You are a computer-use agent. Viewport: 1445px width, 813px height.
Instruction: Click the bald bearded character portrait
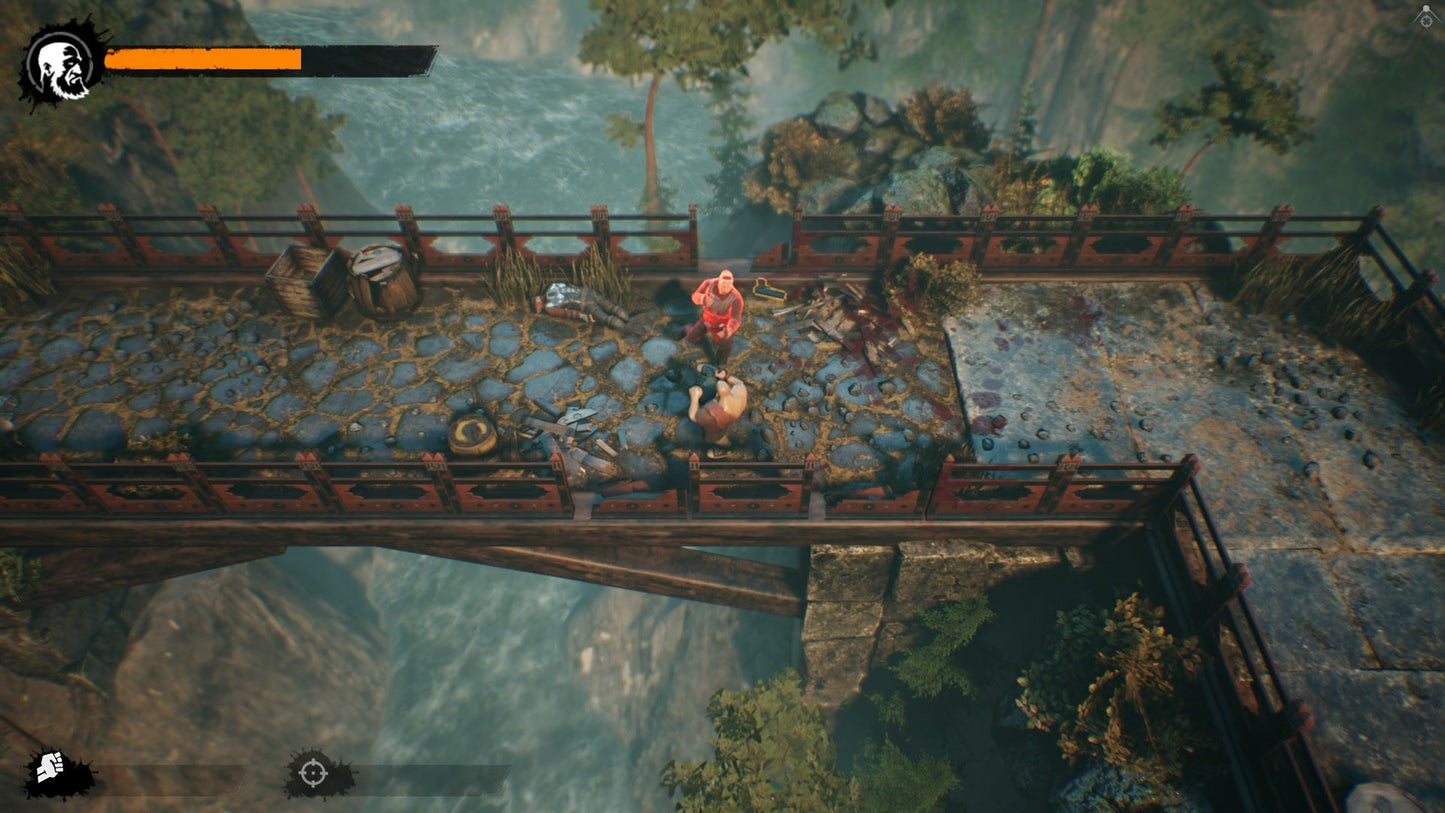pyautogui.click(x=61, y=65)
